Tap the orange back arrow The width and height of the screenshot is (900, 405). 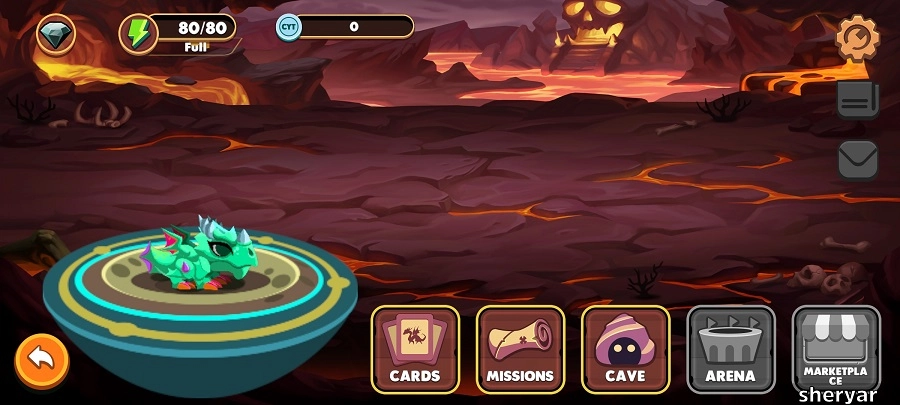pos(42,358)
